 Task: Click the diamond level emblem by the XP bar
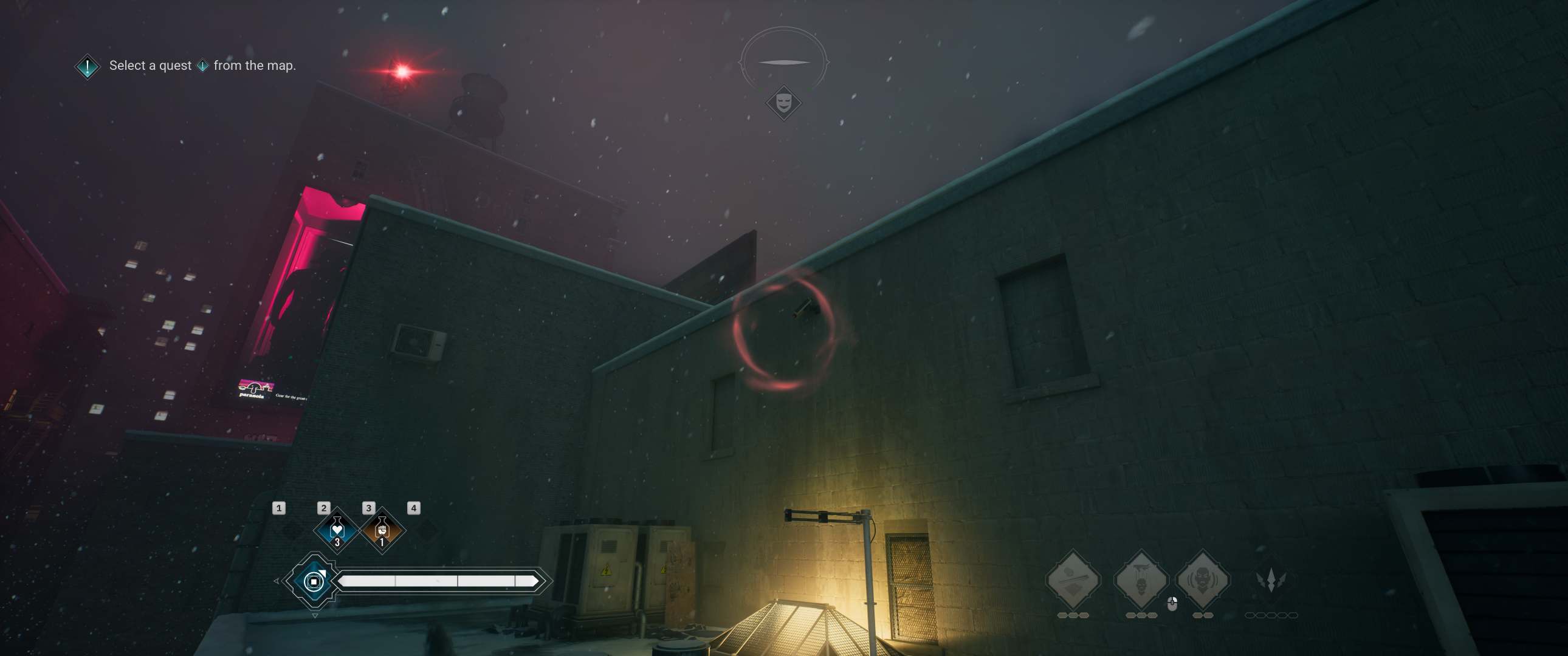coord(315,582)
